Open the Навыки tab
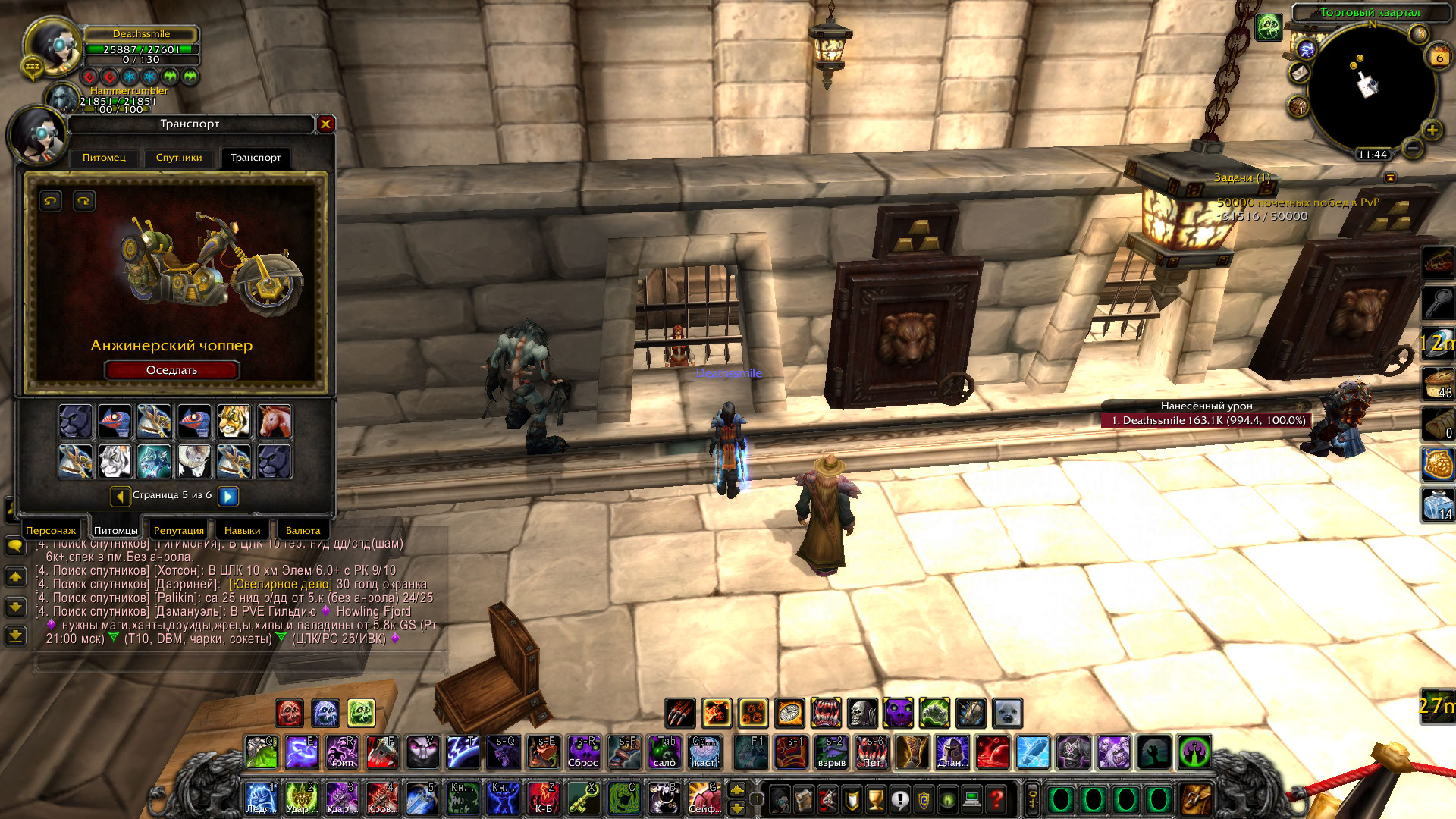1456x819 pixels. point(242,530)
